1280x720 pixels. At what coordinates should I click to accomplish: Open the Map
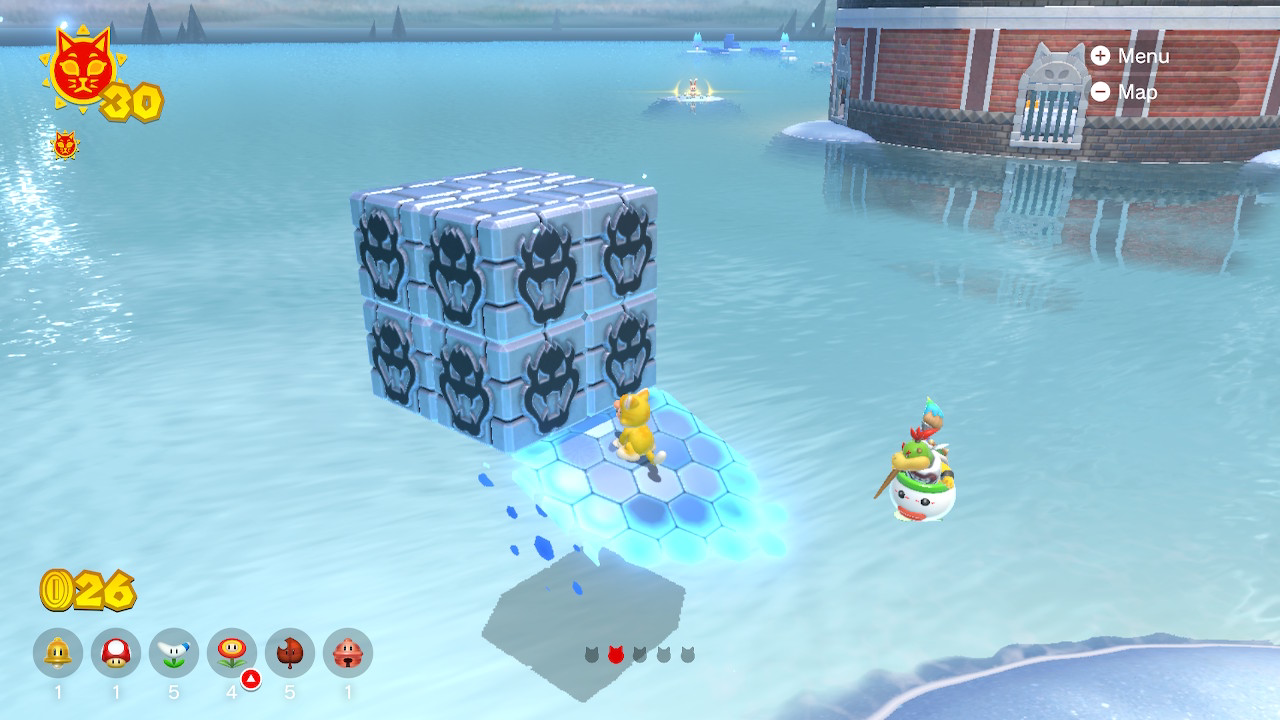coord(1126,92)
